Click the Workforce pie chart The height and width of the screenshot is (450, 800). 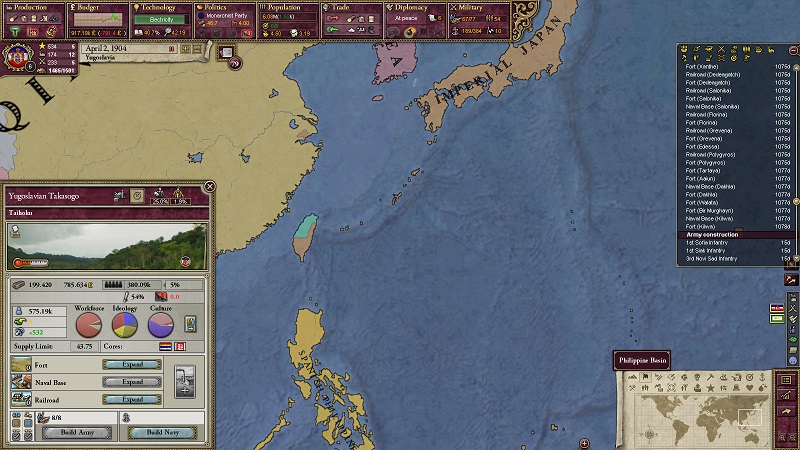pyautogui.click(x=90, y=326)
